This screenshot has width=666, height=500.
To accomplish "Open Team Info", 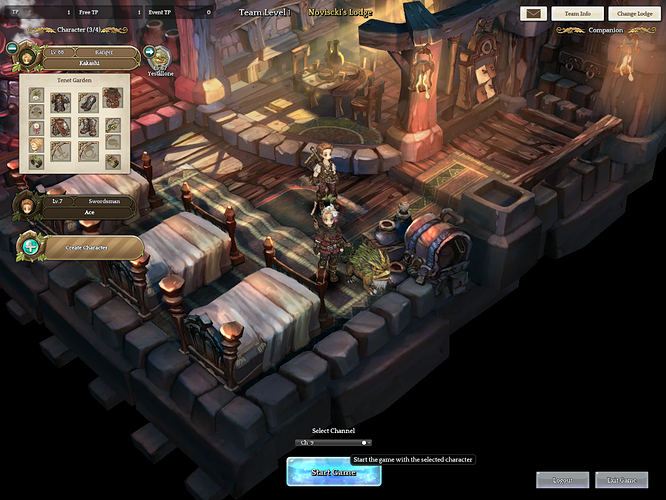I will click(x=577, y=14).
